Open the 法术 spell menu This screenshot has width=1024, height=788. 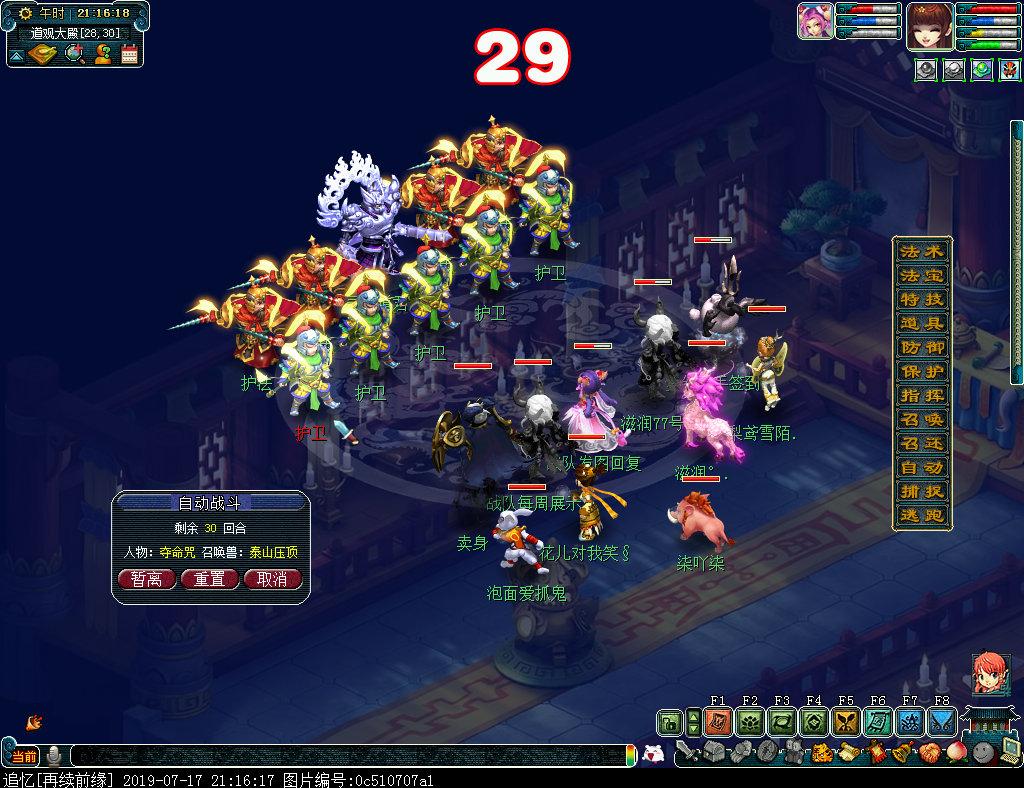[921, 251]
